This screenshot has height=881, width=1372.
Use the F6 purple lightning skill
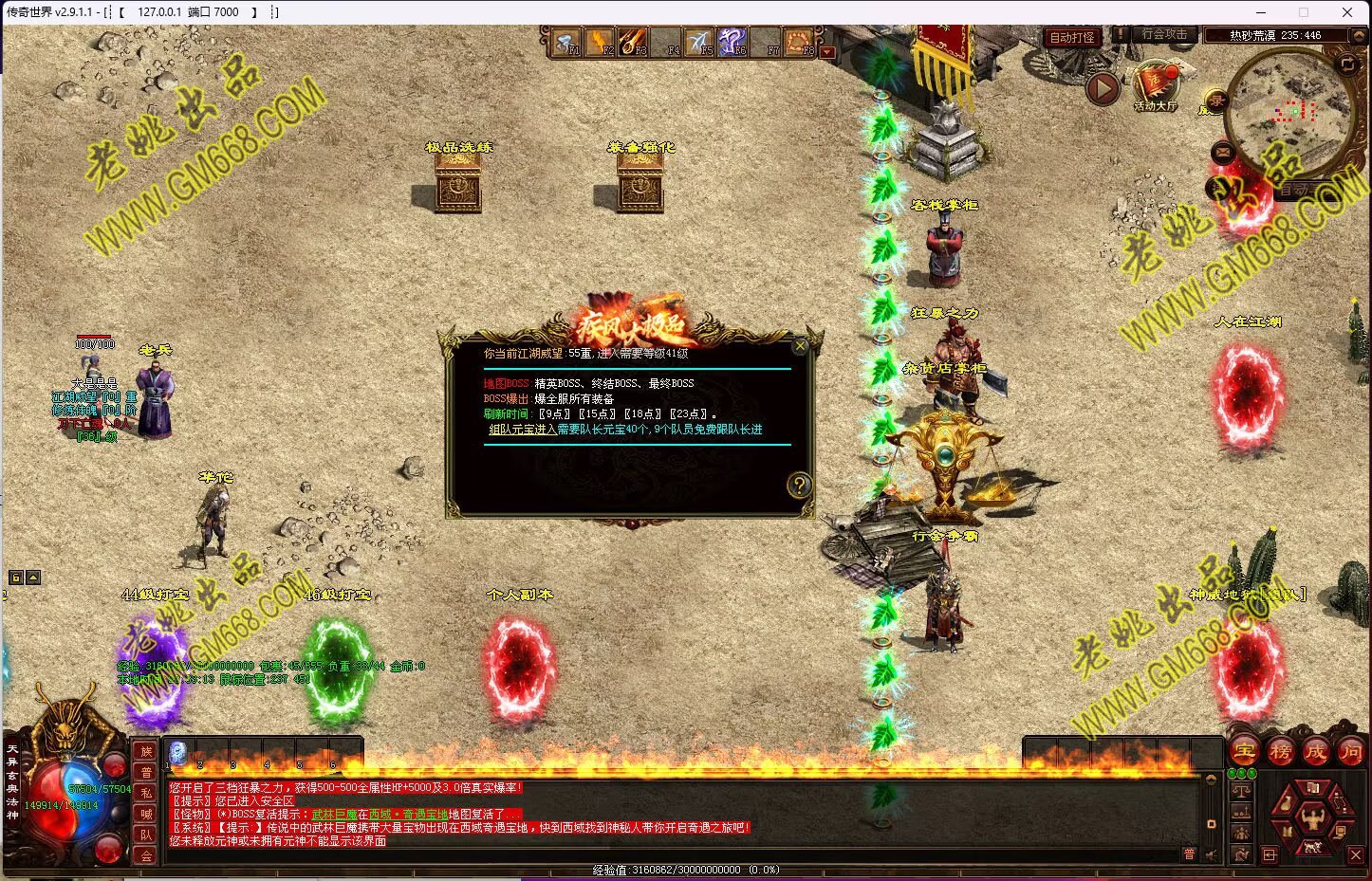731,42
